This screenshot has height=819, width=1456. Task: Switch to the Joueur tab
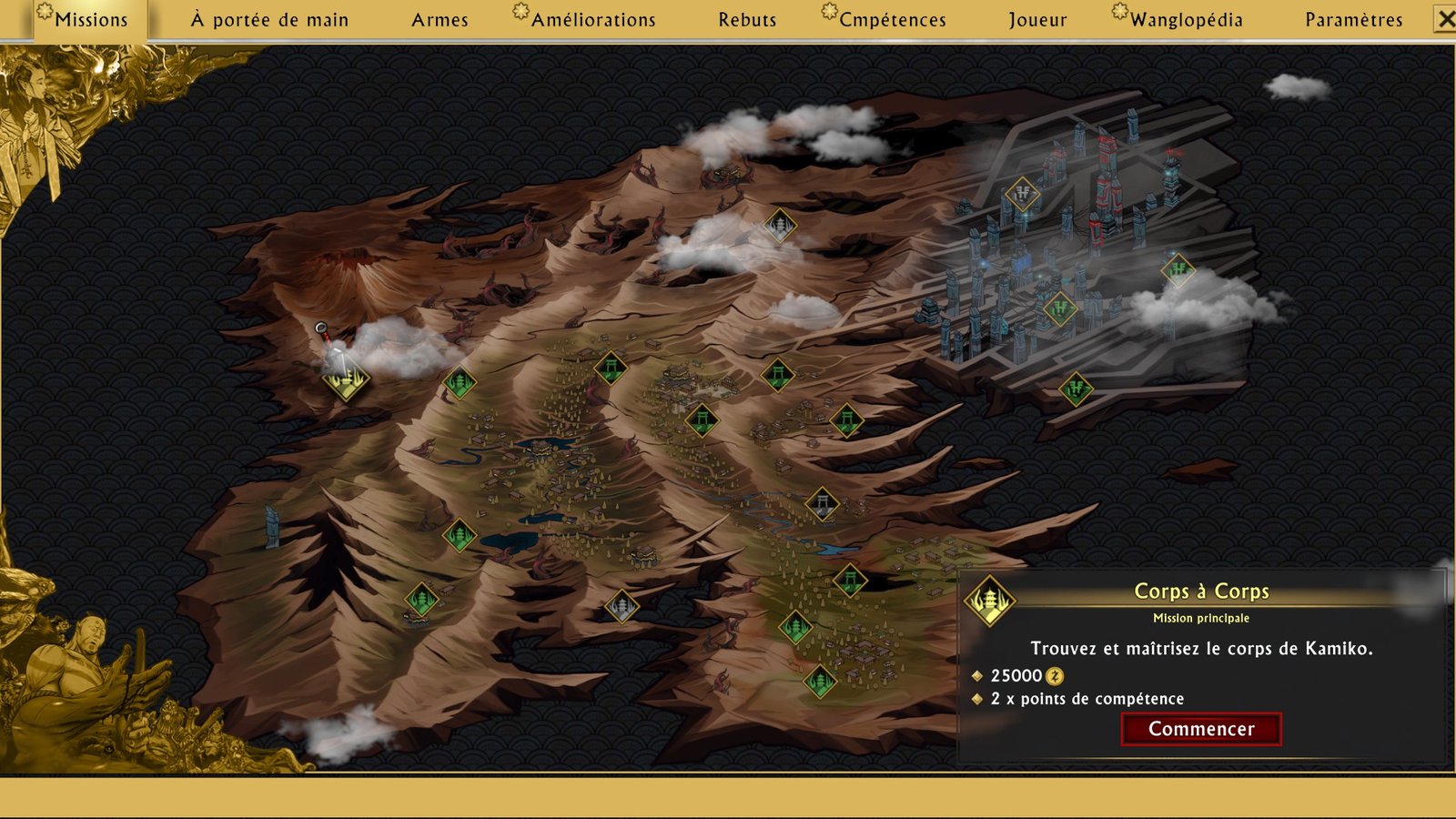1037,20
